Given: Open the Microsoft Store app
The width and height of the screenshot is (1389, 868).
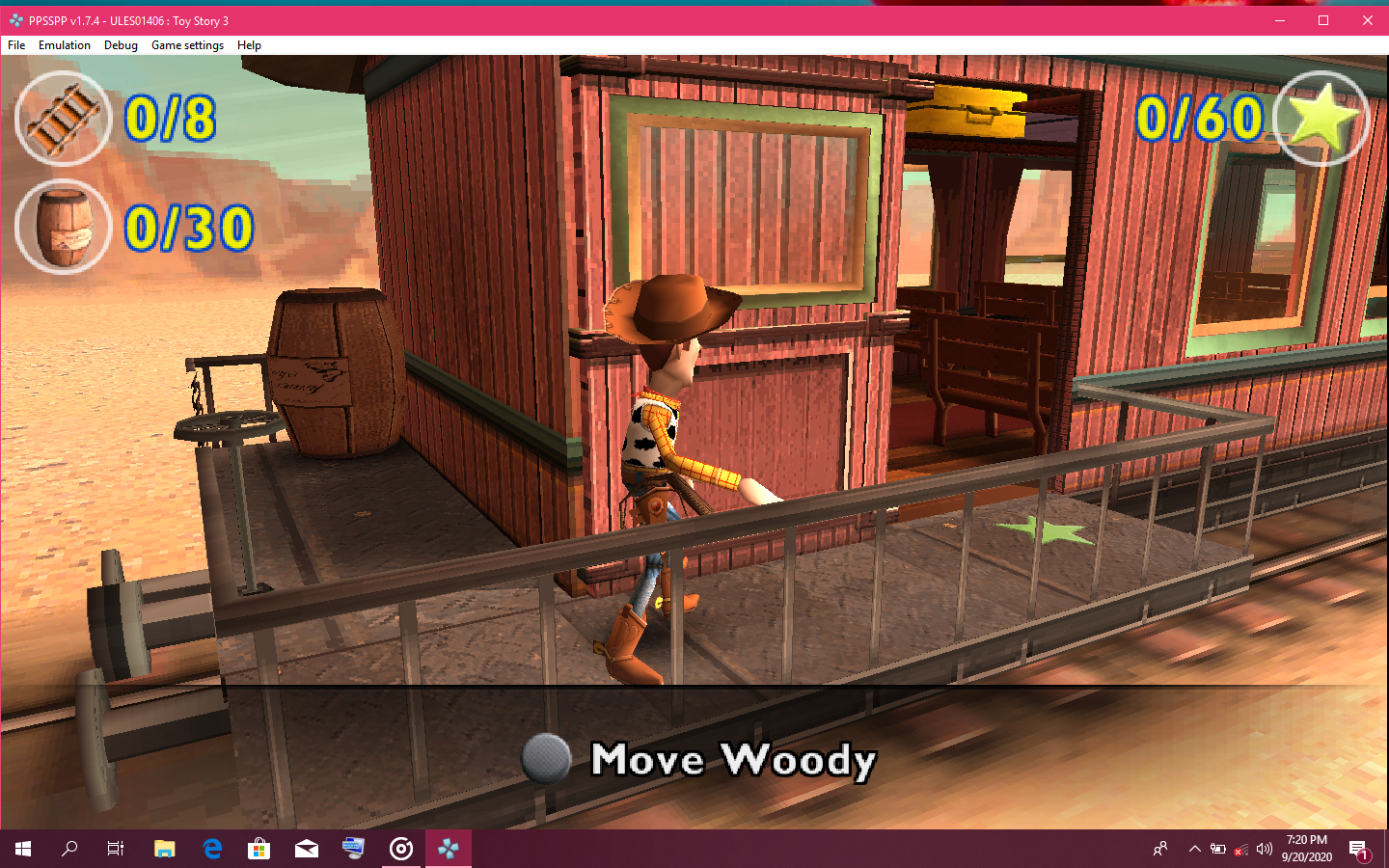Looking at the screenshot, I should coord(259,849).
